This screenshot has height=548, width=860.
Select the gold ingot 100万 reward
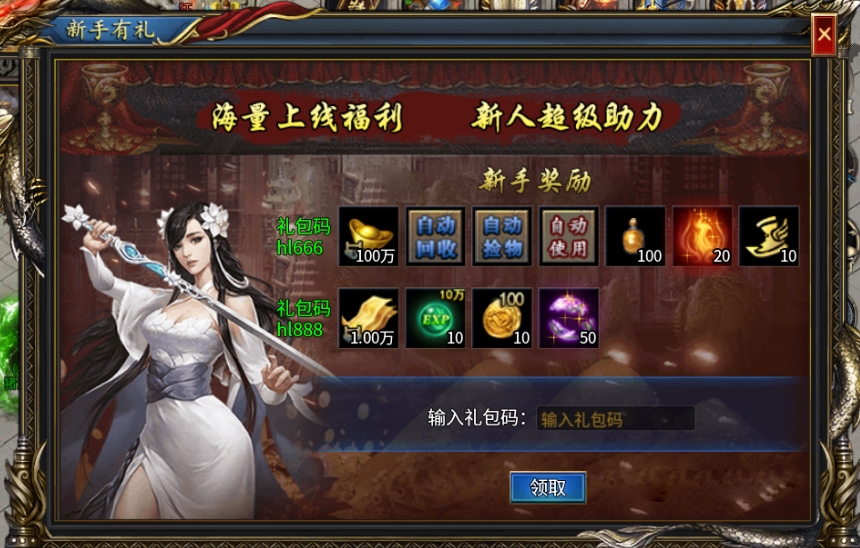(x=368, y=237)
